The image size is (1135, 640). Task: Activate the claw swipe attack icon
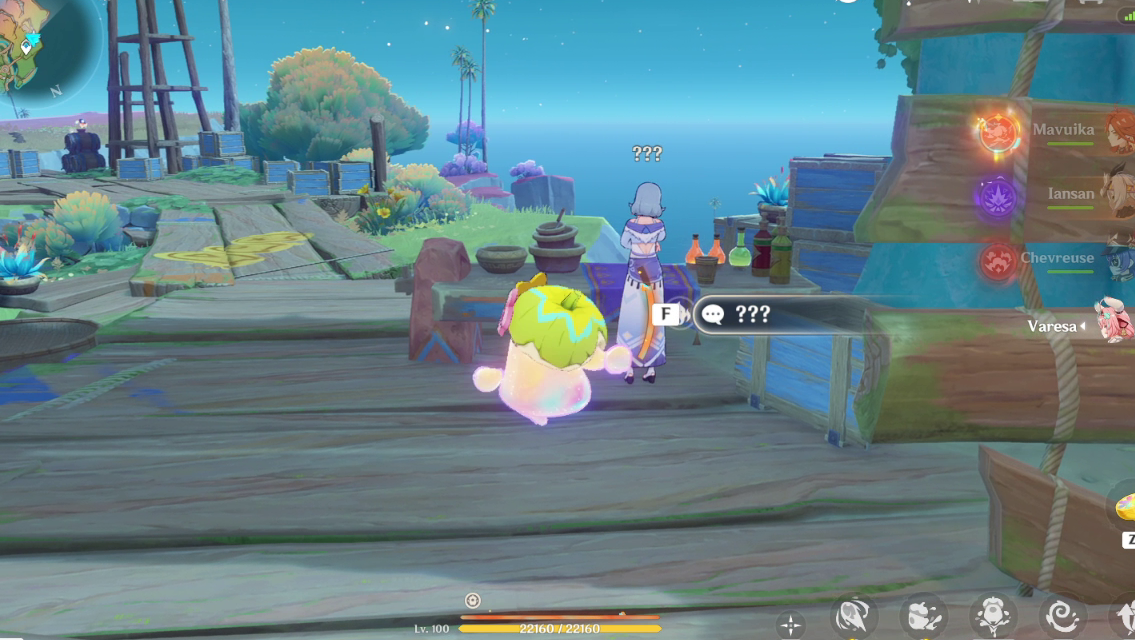[855, 617]
